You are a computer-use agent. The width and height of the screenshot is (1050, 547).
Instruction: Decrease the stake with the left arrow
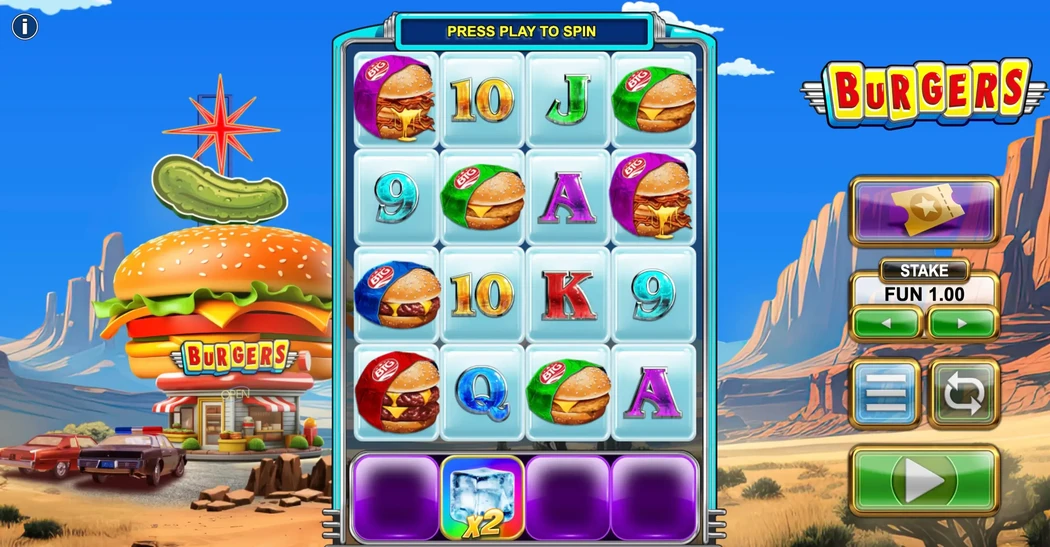coord(886,323)
